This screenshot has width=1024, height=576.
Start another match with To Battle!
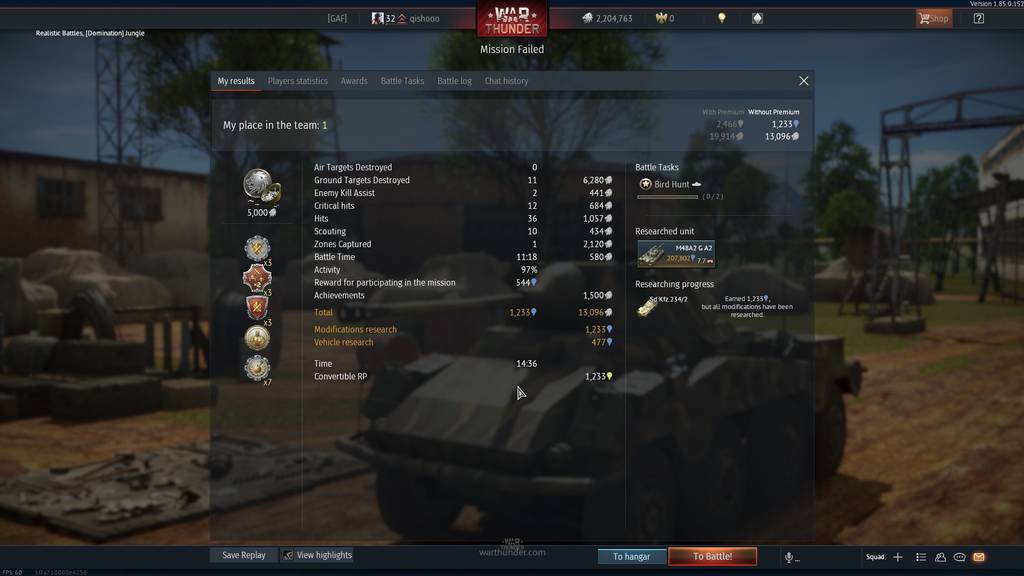[712, 556]
